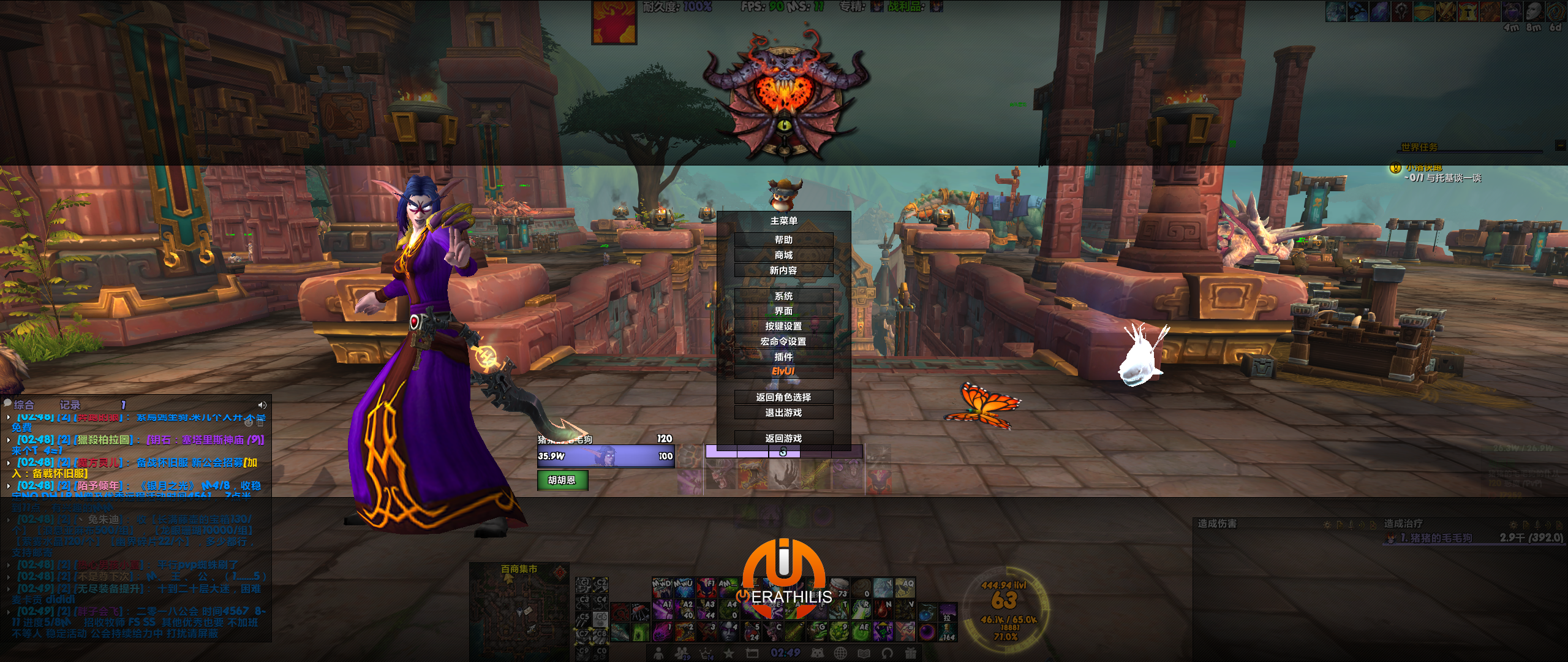This screenshot has height=662, width=1568.
Task: Open ElvUI settings from the main menu
Action: [785, 370]
